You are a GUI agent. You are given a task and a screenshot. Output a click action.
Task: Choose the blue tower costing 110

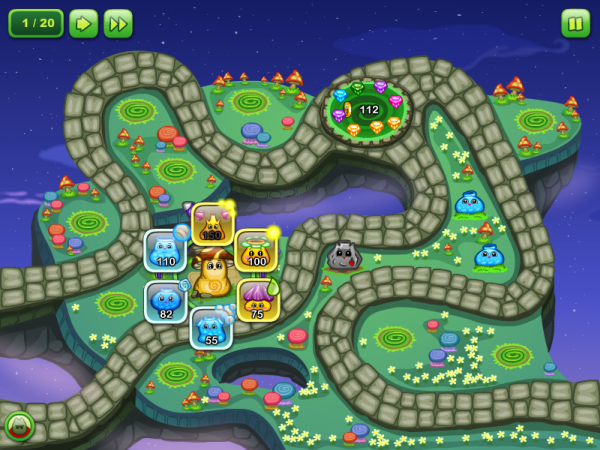click(165, 250)
